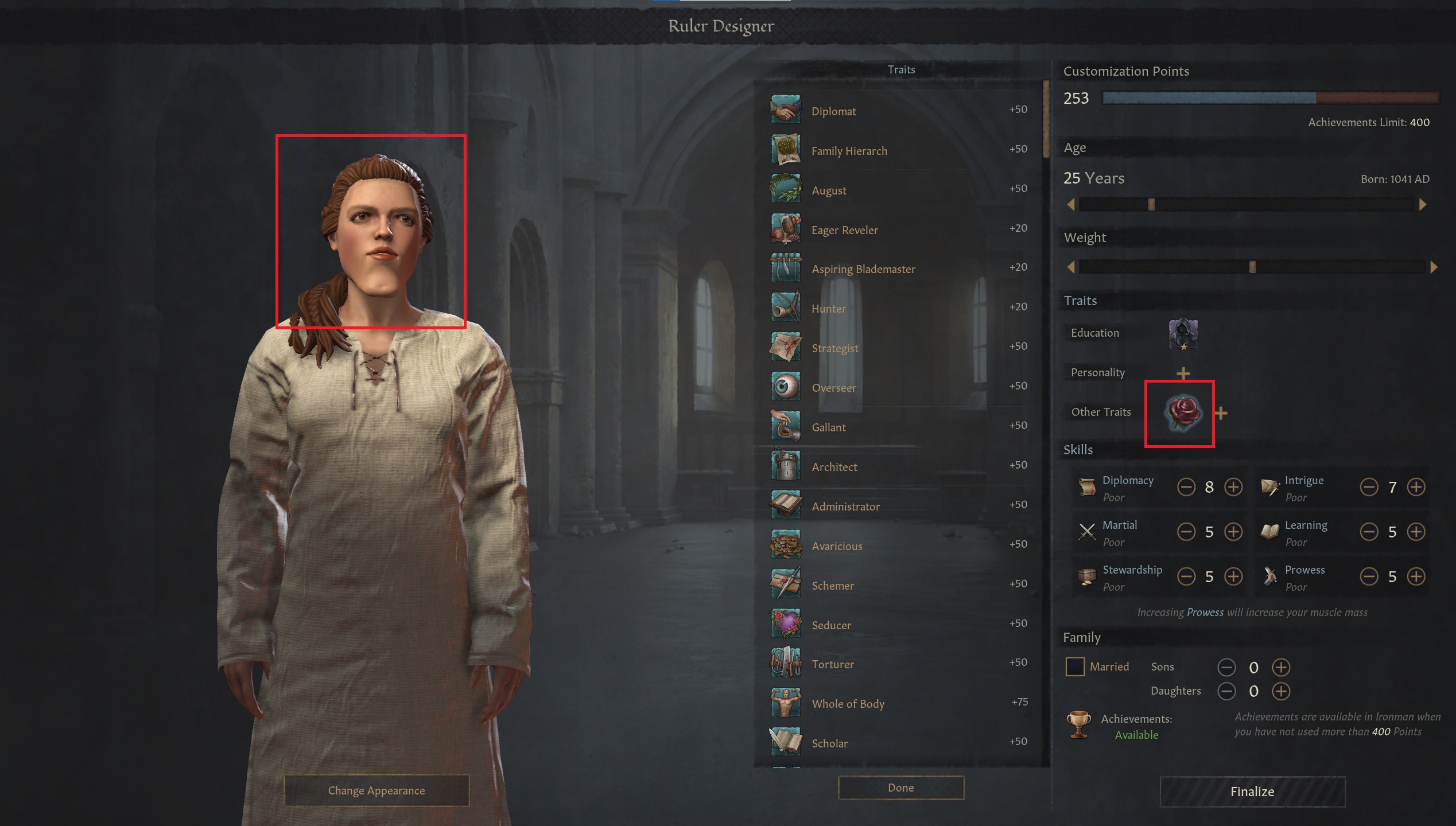Viewport: 1456px width, 826px height.
Task: Click the Hunter trait icon
Action: [785, 307]
